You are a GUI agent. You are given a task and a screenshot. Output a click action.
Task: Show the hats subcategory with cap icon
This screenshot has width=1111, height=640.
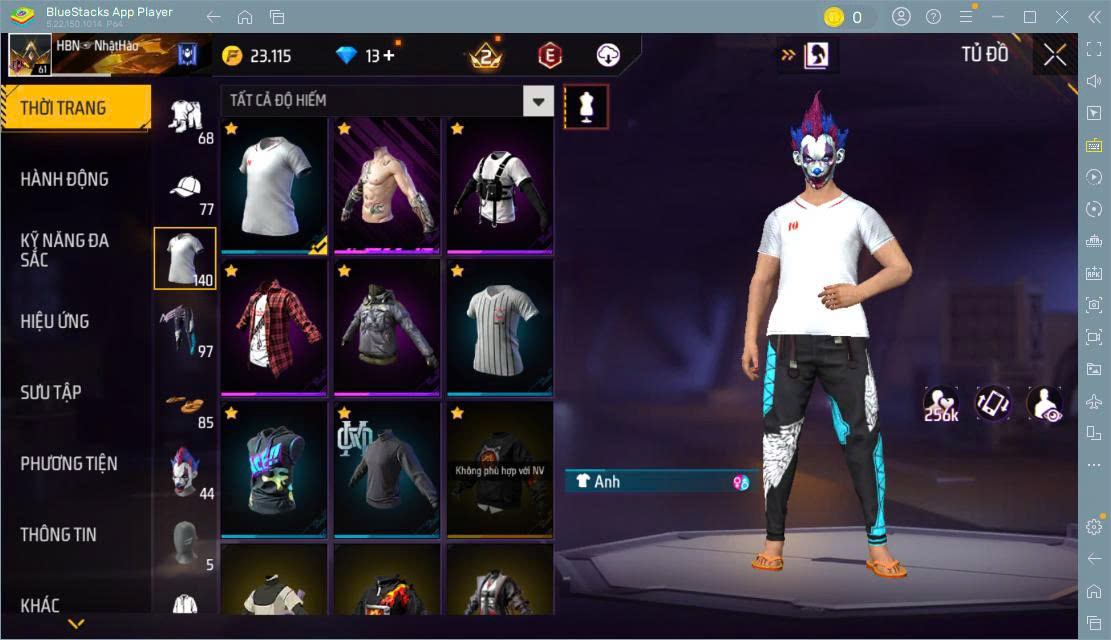(x=185, y=190)
